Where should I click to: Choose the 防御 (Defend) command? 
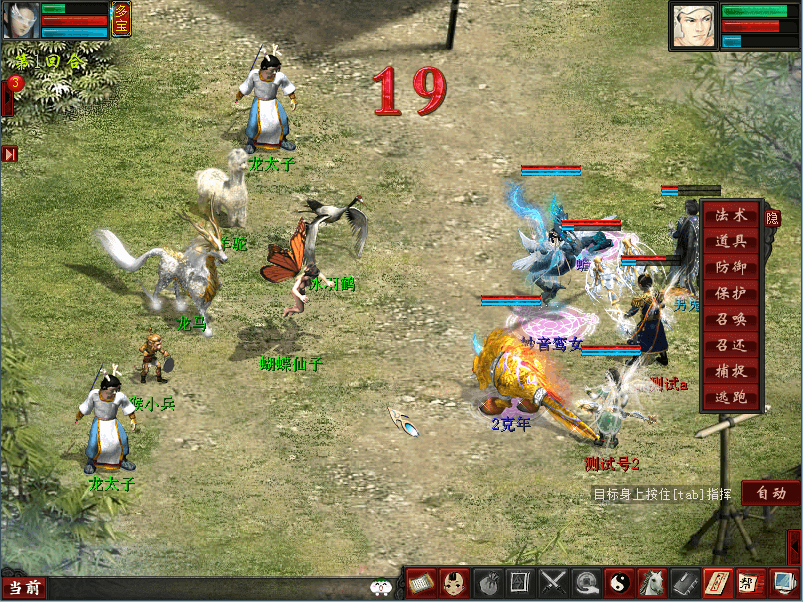point(731,267)
